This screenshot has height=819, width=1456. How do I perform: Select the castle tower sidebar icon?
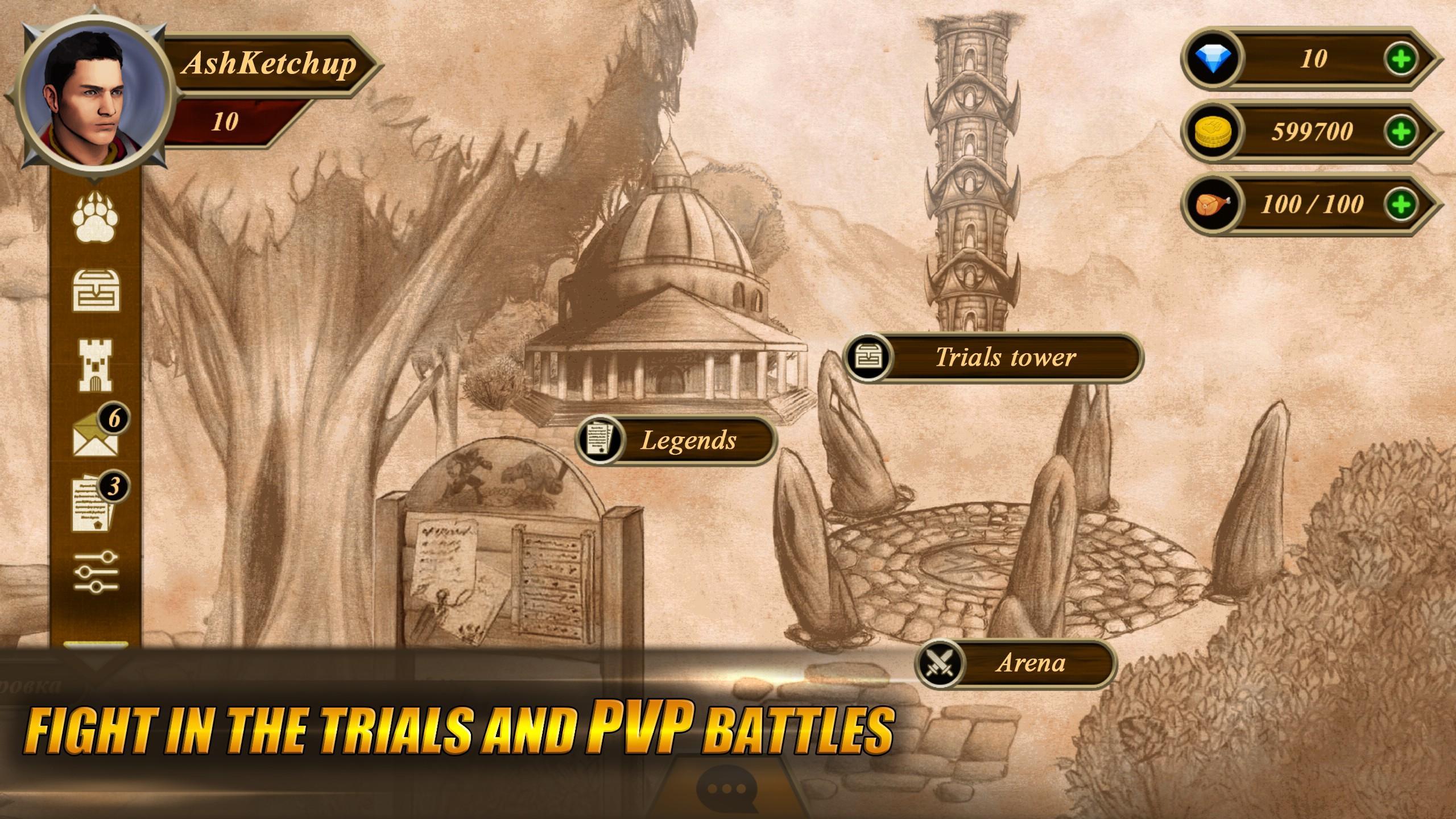pyautogui.click(x=96, y=366)
